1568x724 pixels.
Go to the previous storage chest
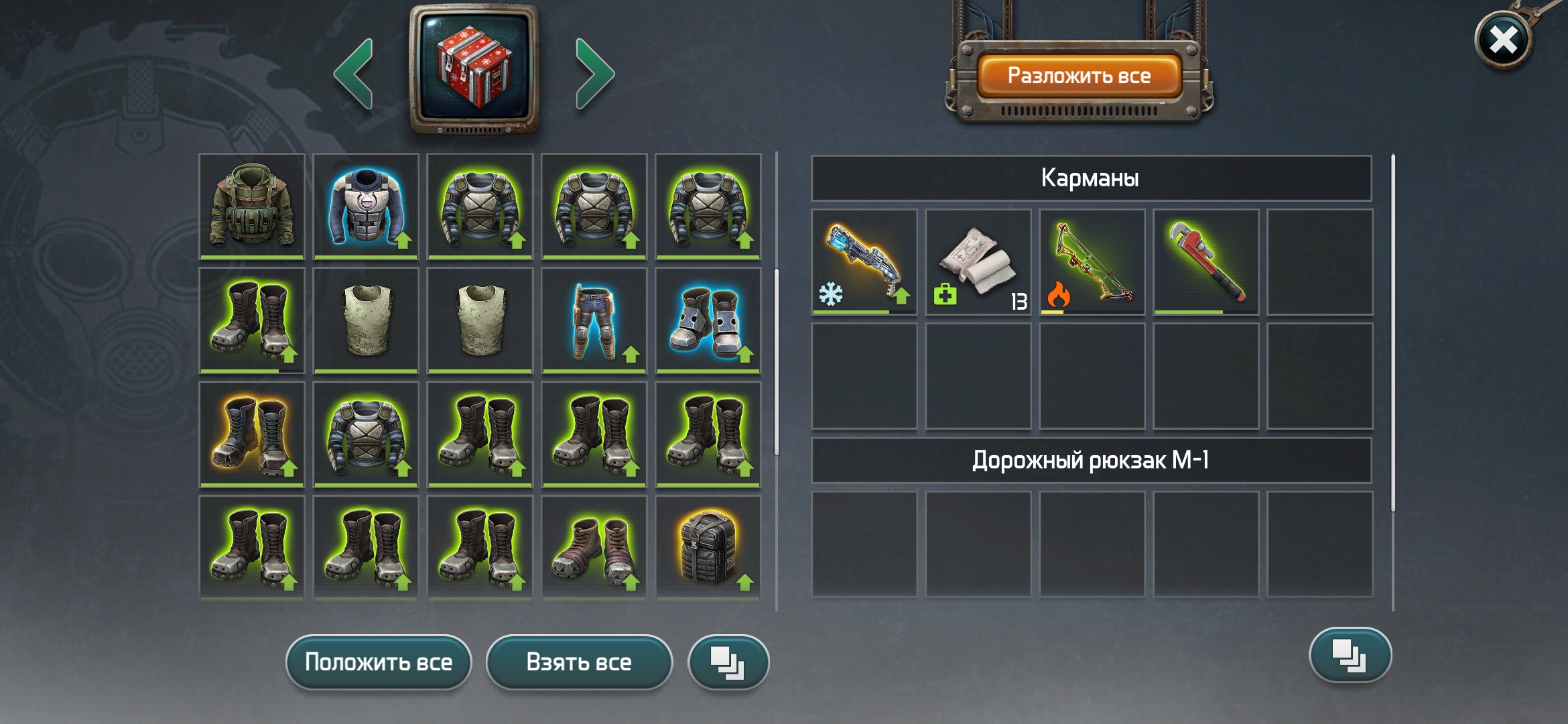pyautogui.click(x=354, y=73)
